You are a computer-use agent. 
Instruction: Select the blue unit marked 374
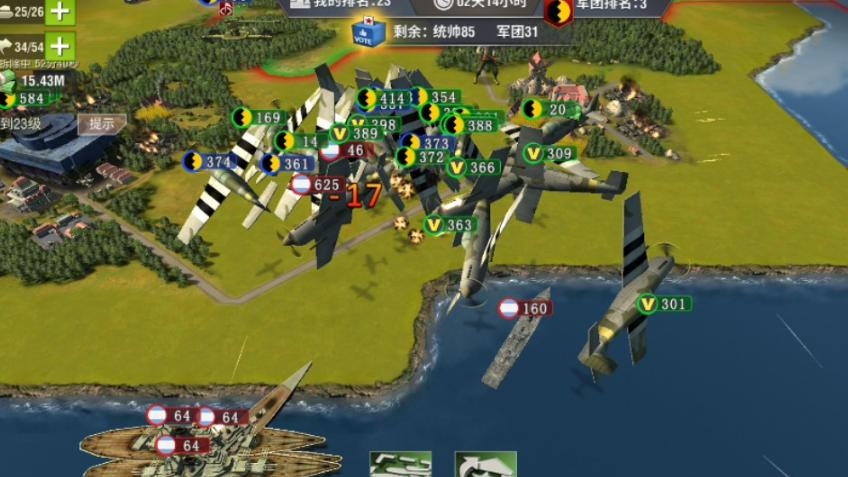click(x=208, y=161)
